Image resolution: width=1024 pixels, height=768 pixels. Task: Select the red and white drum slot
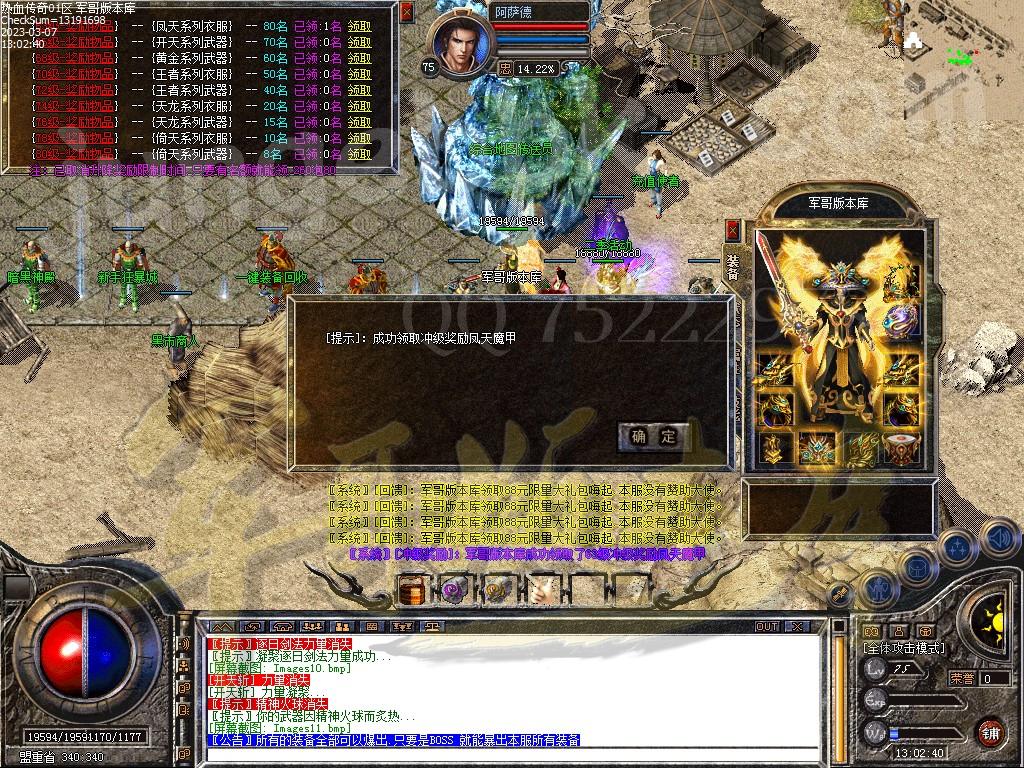tap(903, 449)
